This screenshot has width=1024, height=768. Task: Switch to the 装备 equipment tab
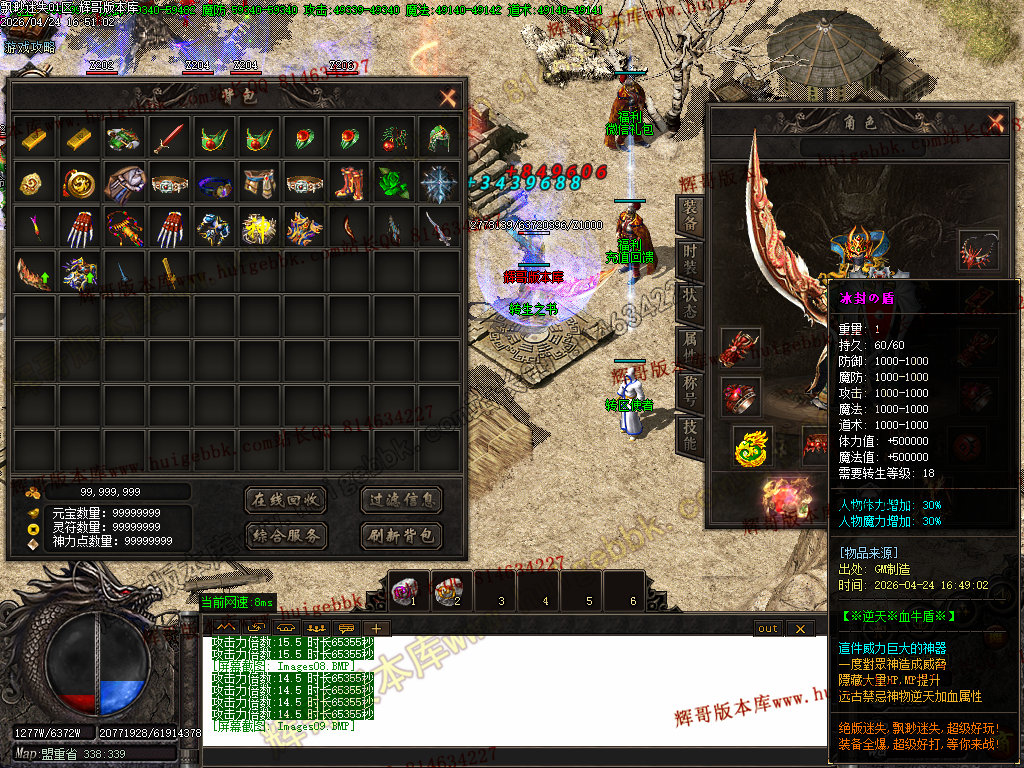pos(690,214)
